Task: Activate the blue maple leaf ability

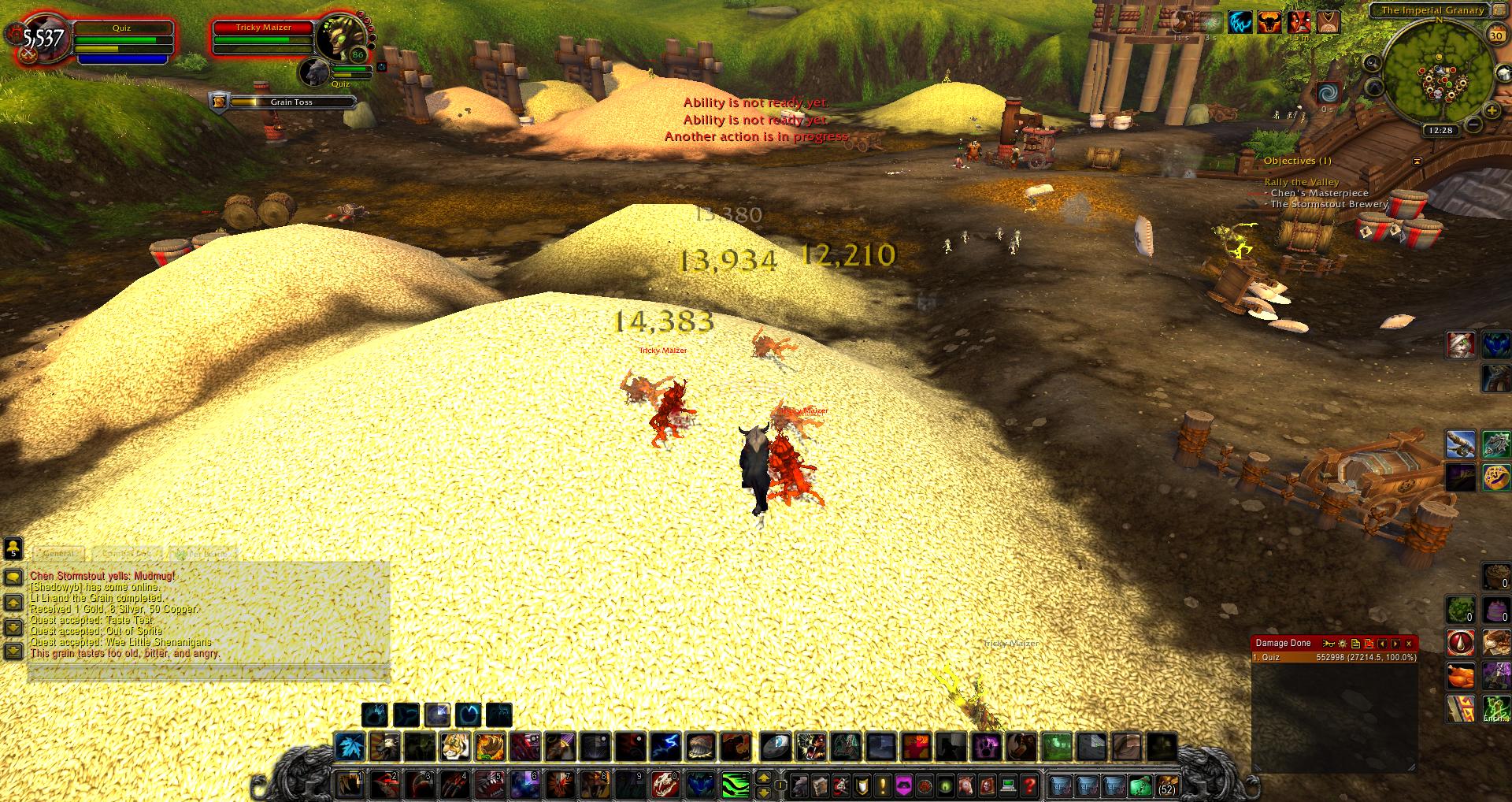Action: pyautogui.click(x=348, y=746)
